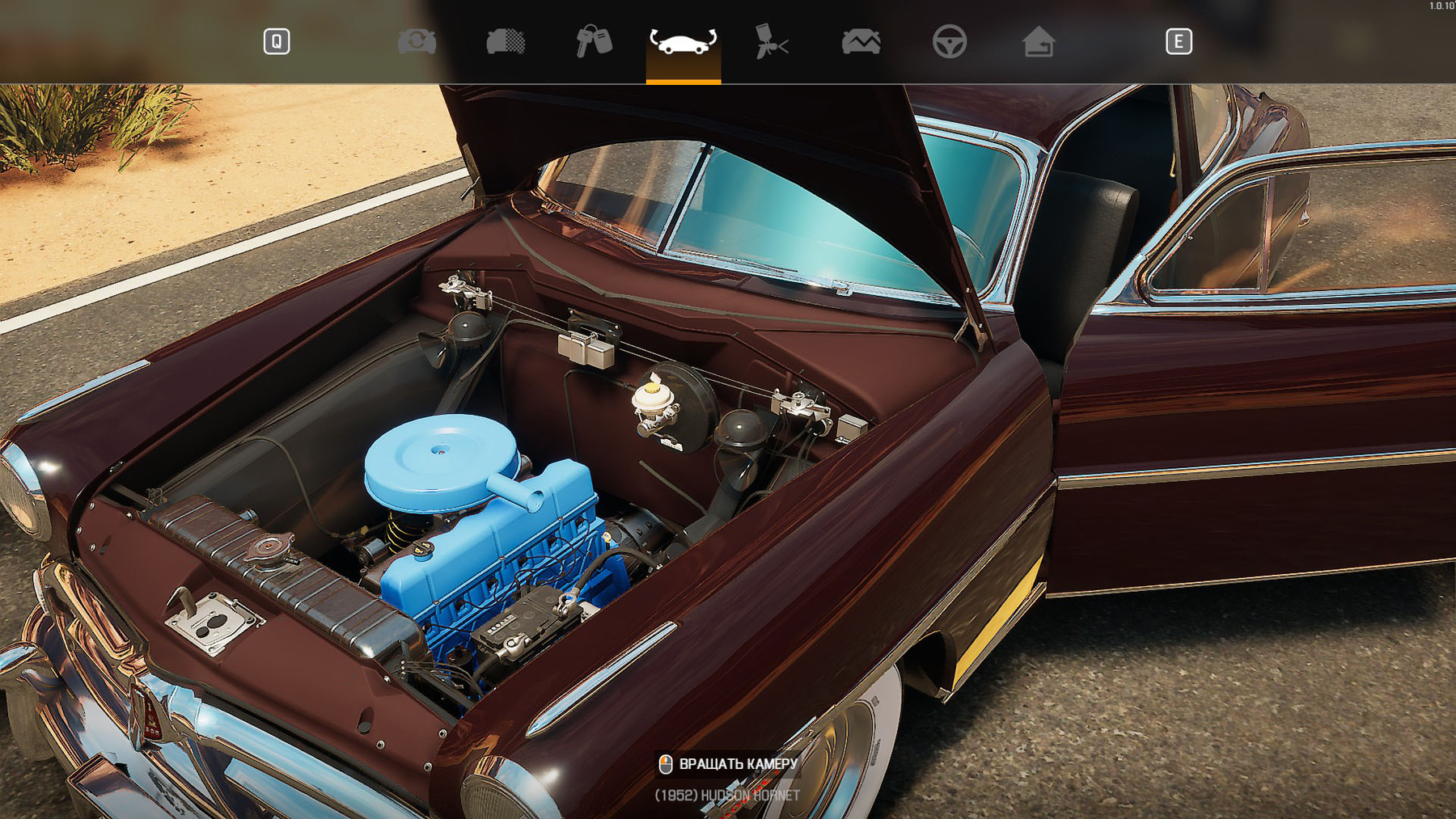Select the car keys tab
The height and width of the screenshot is (819, 1456).
tap(594, 41)
